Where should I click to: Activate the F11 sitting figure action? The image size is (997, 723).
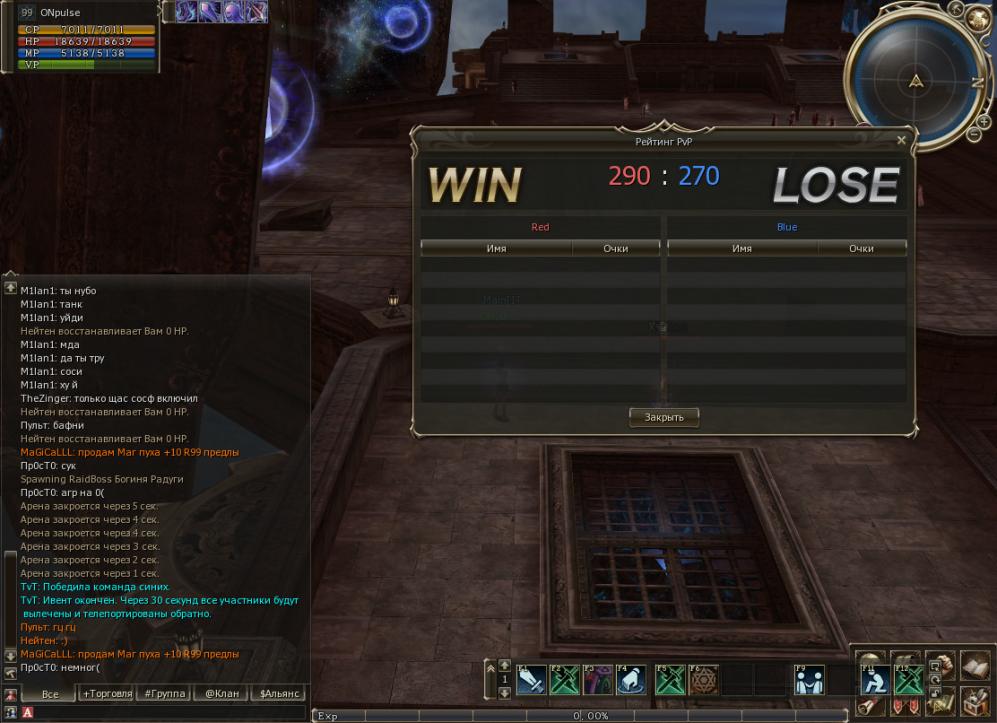click(x=876, y=680)
